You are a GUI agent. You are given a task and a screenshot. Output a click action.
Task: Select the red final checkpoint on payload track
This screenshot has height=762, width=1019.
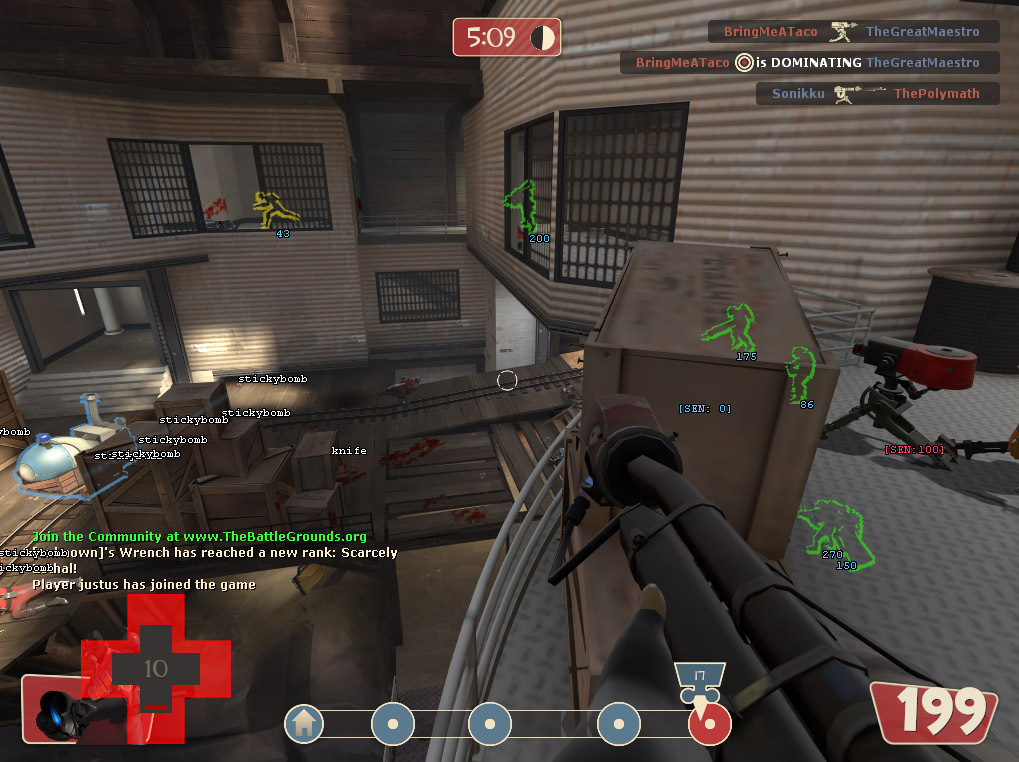click(710, 724)
